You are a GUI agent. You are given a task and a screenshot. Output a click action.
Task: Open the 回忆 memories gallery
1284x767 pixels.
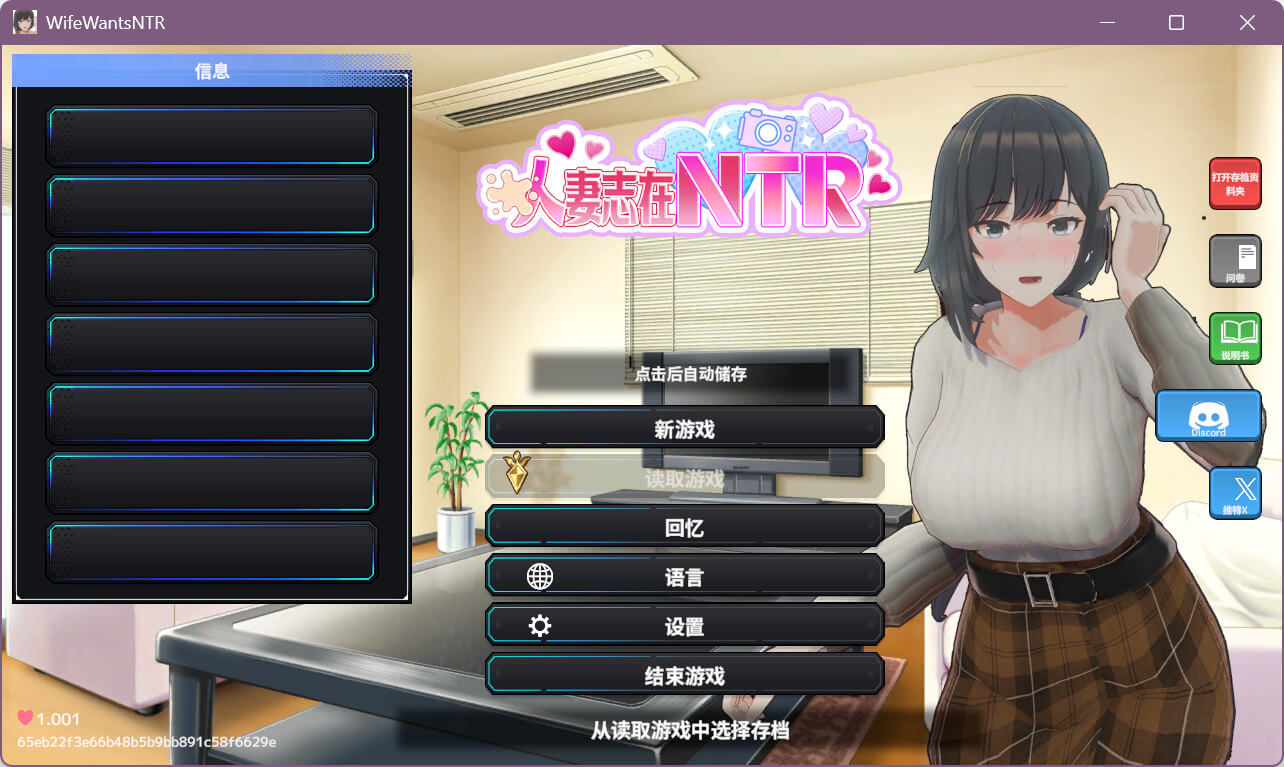pyautogui.click(x=684, y=527)
